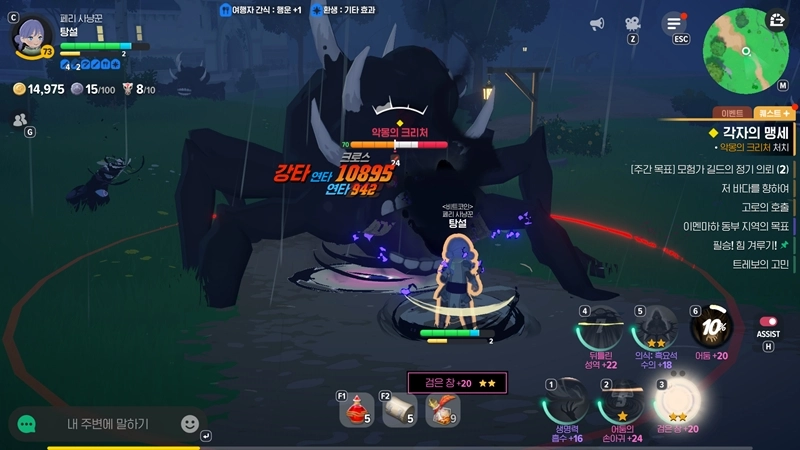
Task: Use the red potion item slot
Action: (357, 408)
